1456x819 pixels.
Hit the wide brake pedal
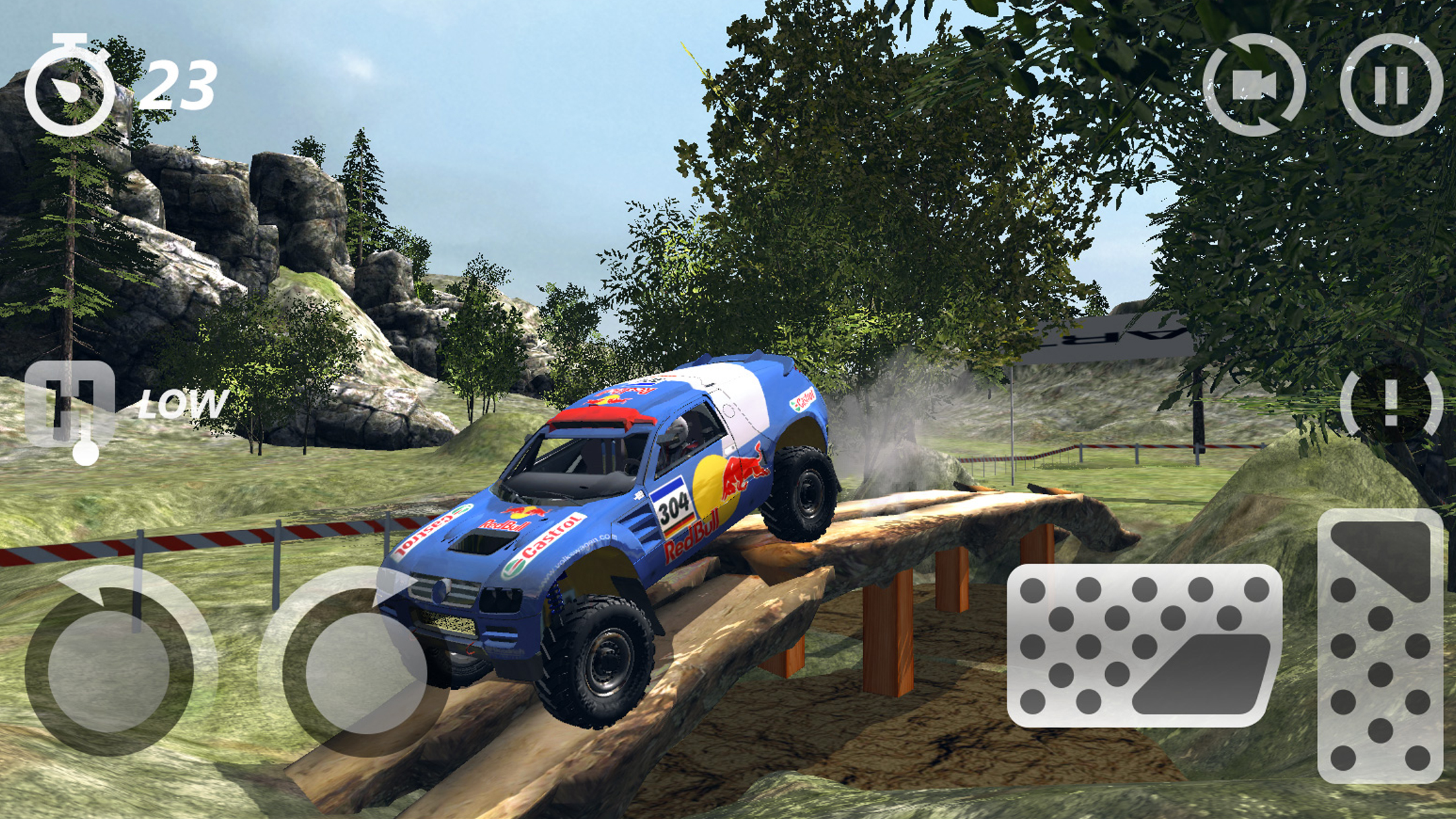(x=1144, y=645)
